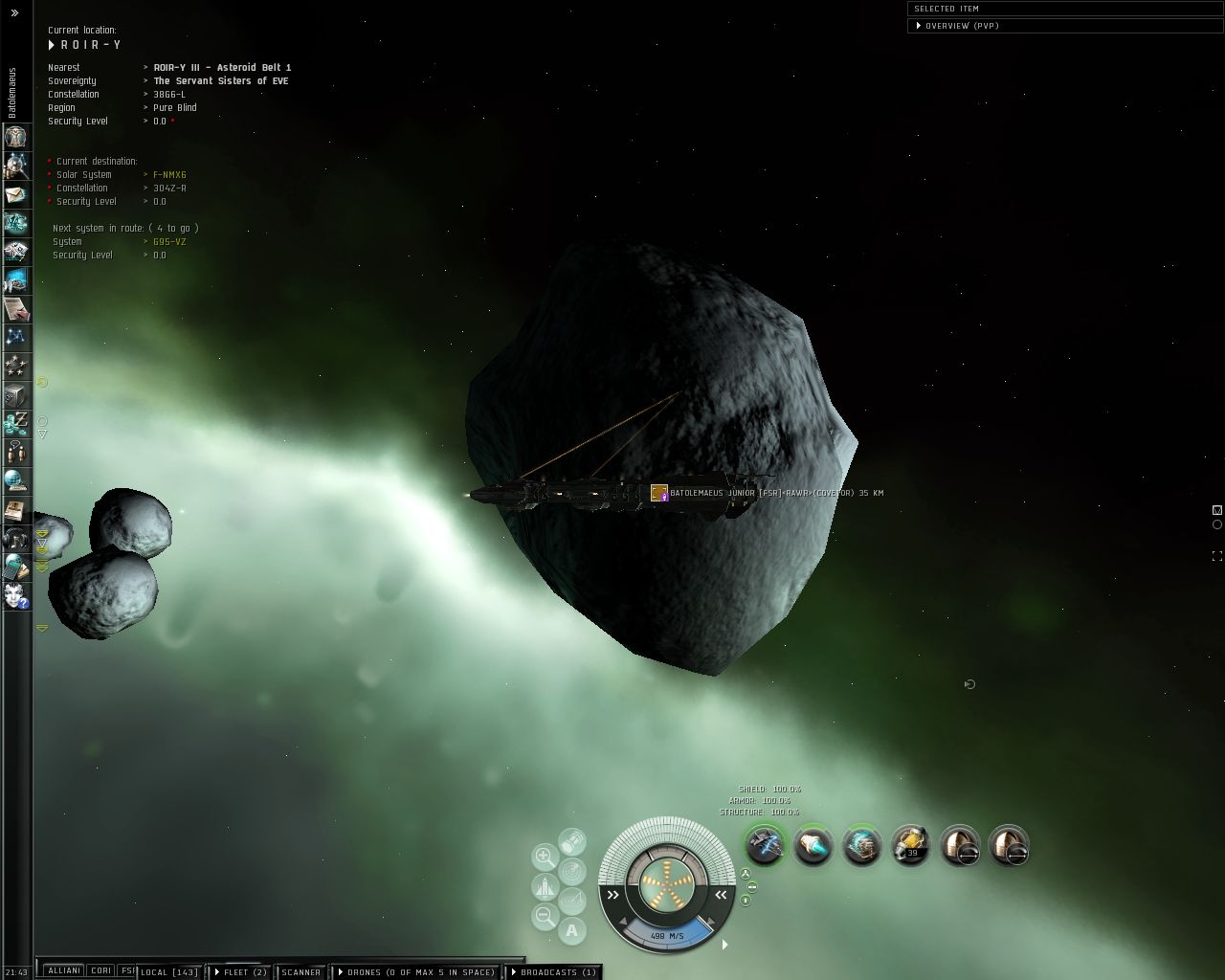Toggle the autopilot A button
The width and height of the screenshot is (1225, 980).
tap(571, 929)
